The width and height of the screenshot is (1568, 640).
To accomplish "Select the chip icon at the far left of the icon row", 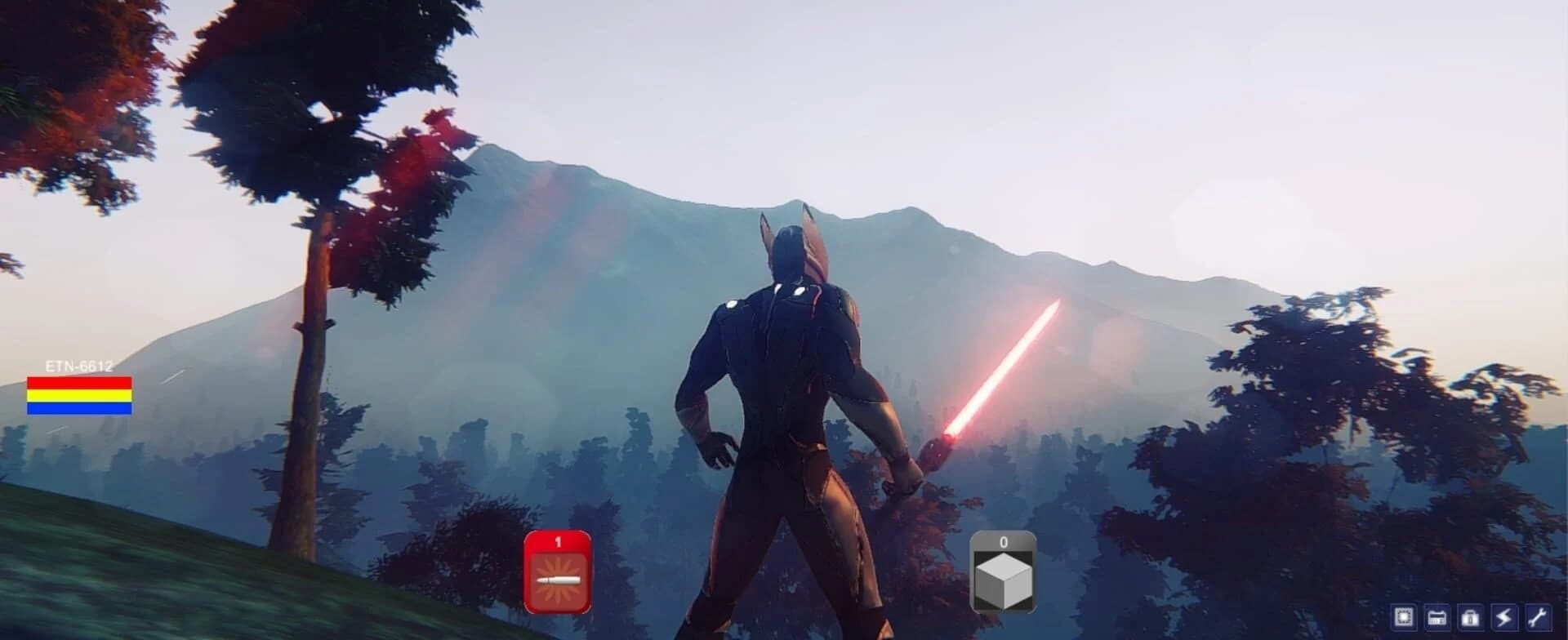I will (x=1404, y=618).
